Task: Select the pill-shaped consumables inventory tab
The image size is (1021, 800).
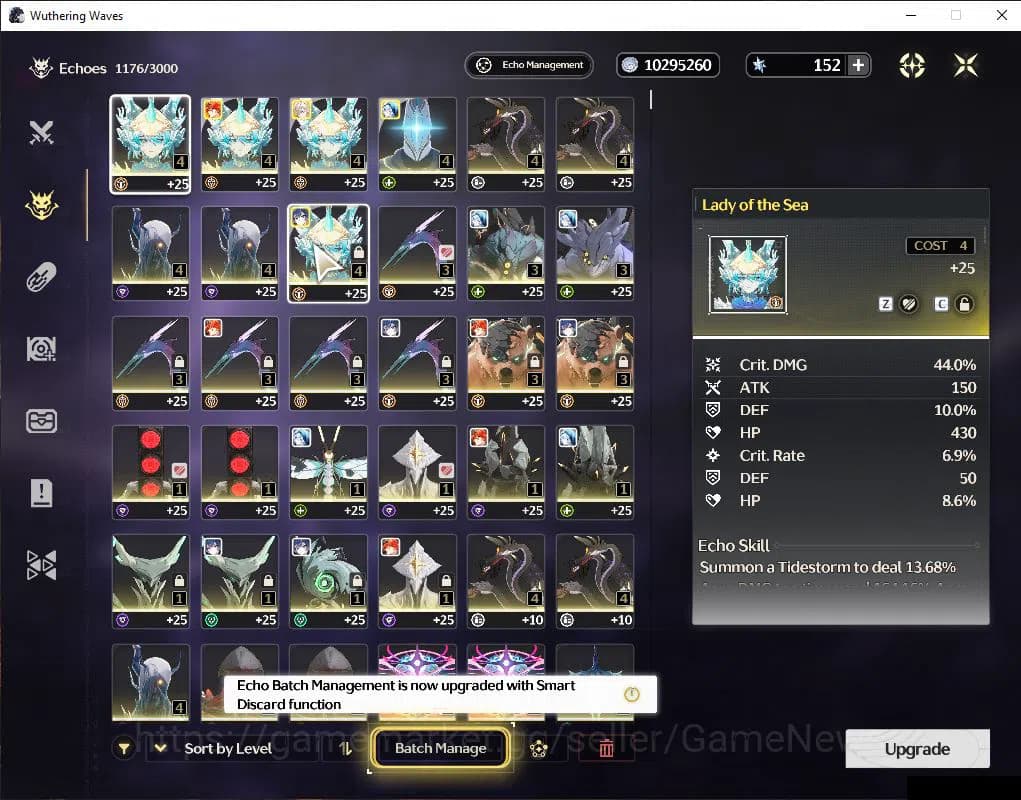Action: tap(41, 277)
